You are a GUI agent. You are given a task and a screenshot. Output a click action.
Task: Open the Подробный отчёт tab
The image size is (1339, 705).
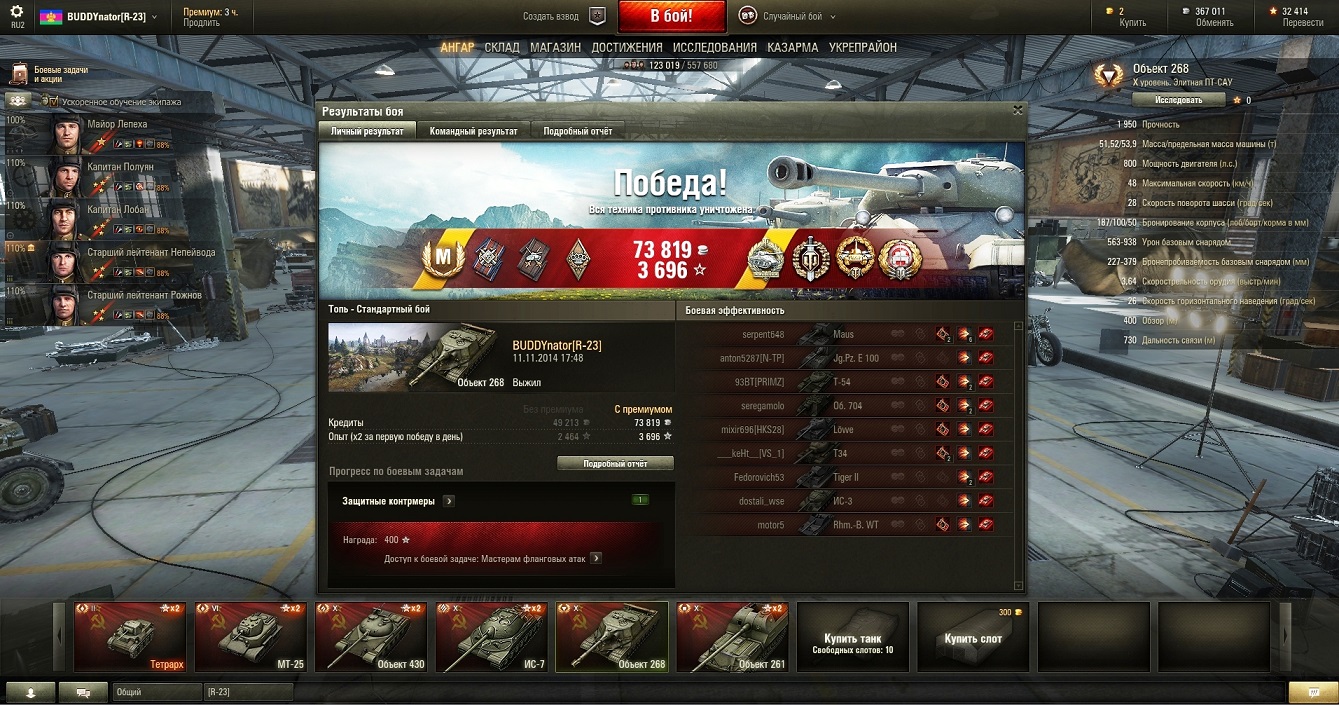[x=578, y=131]
